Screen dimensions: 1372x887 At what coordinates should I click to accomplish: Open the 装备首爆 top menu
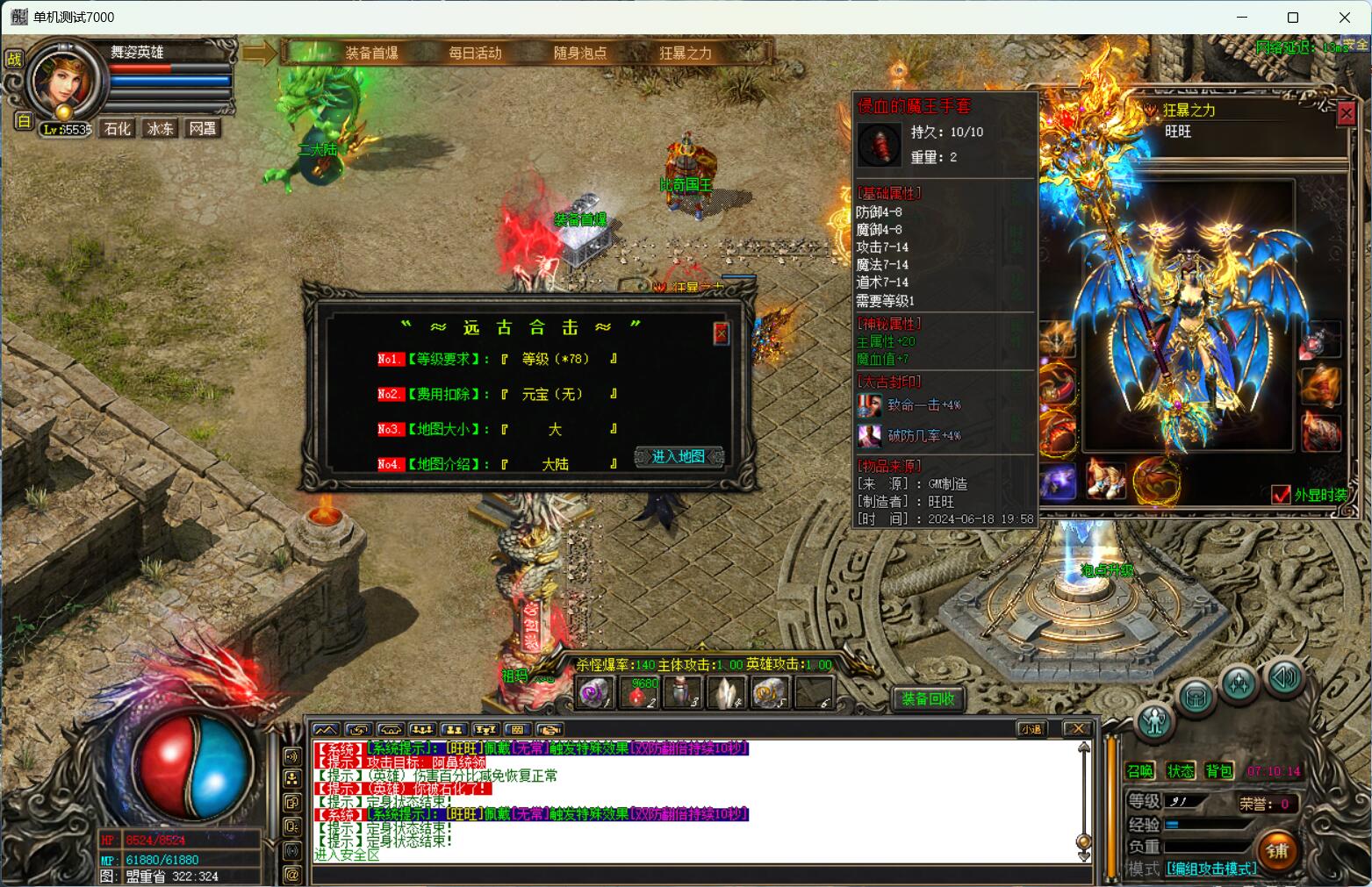coord(371,53)
